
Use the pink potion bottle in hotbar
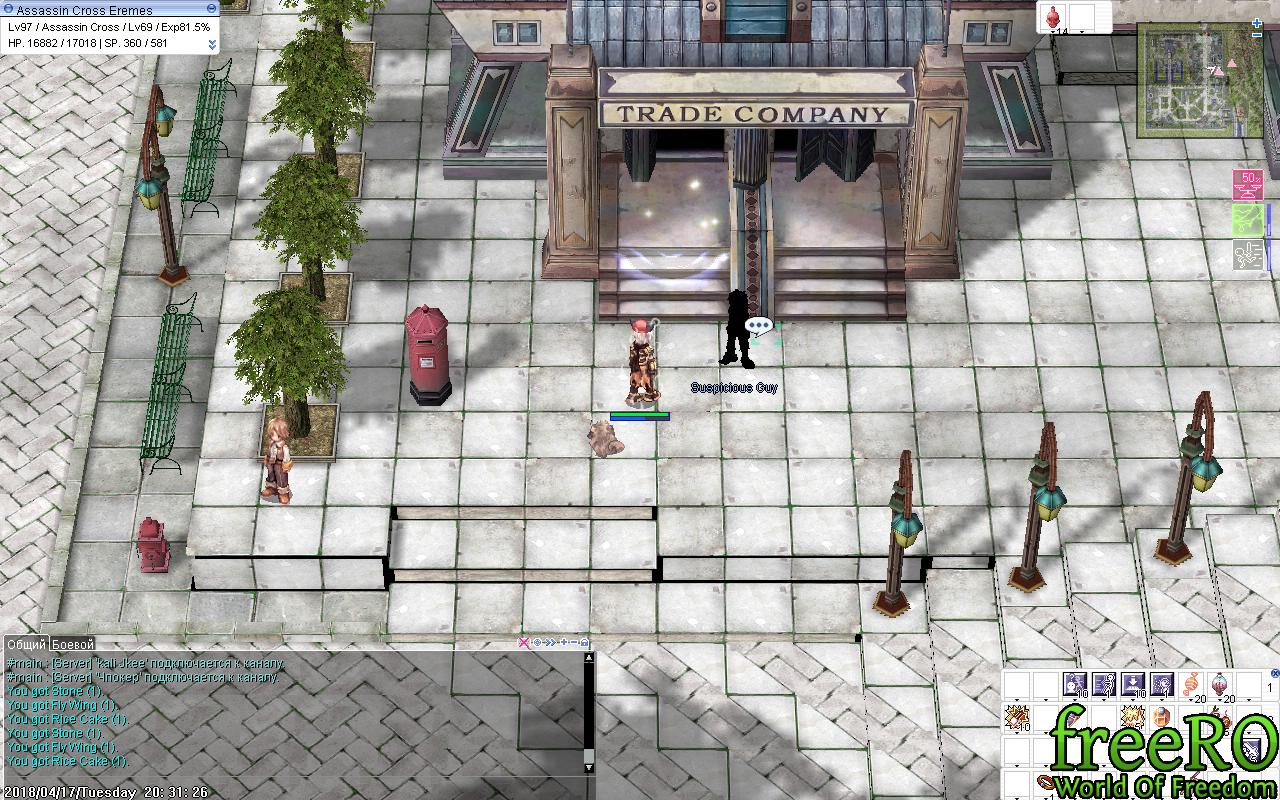[x=1220, y=685]
